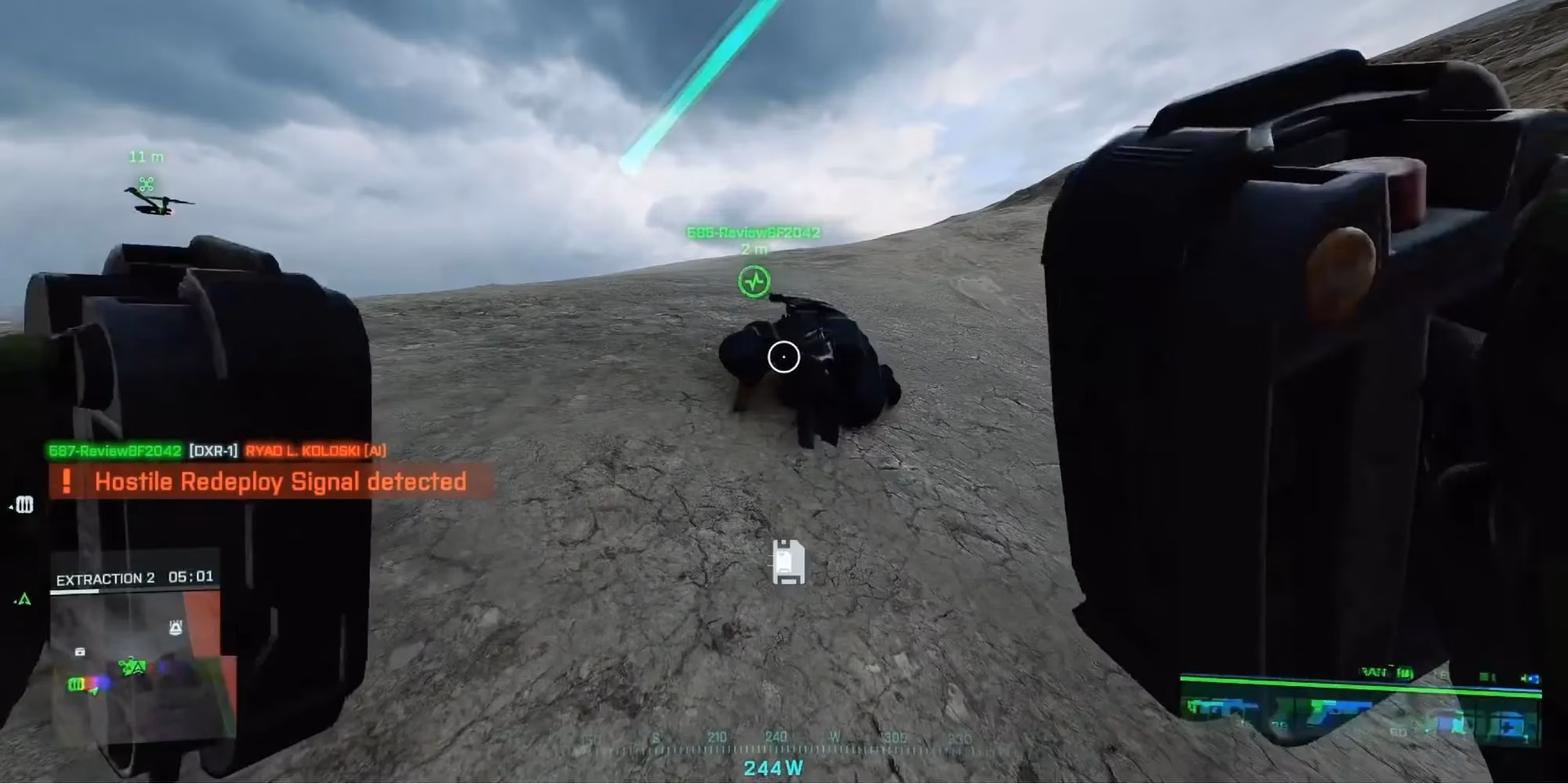1568x784 pixels.
Task: Toggle the grenade slot in the weapon HUD
Action: (1452, 722)
